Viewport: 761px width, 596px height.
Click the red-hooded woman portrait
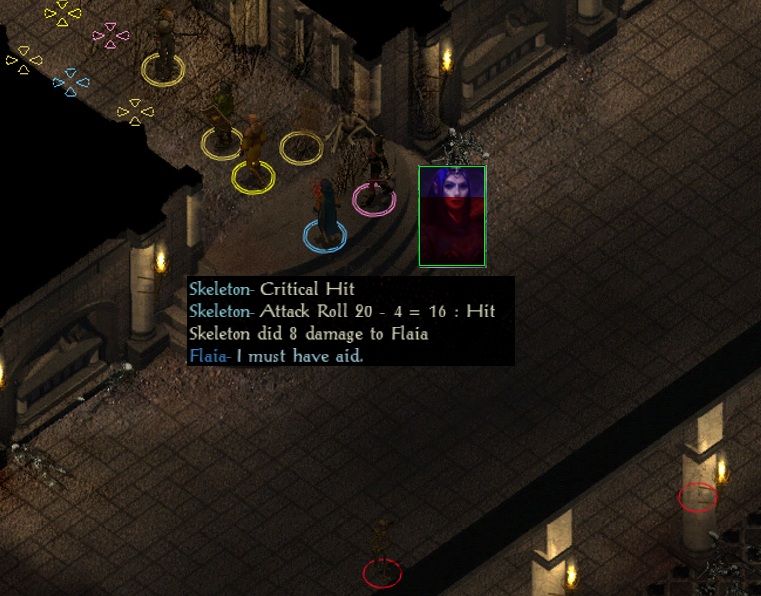pyautogui.click(x=452, y=216)
